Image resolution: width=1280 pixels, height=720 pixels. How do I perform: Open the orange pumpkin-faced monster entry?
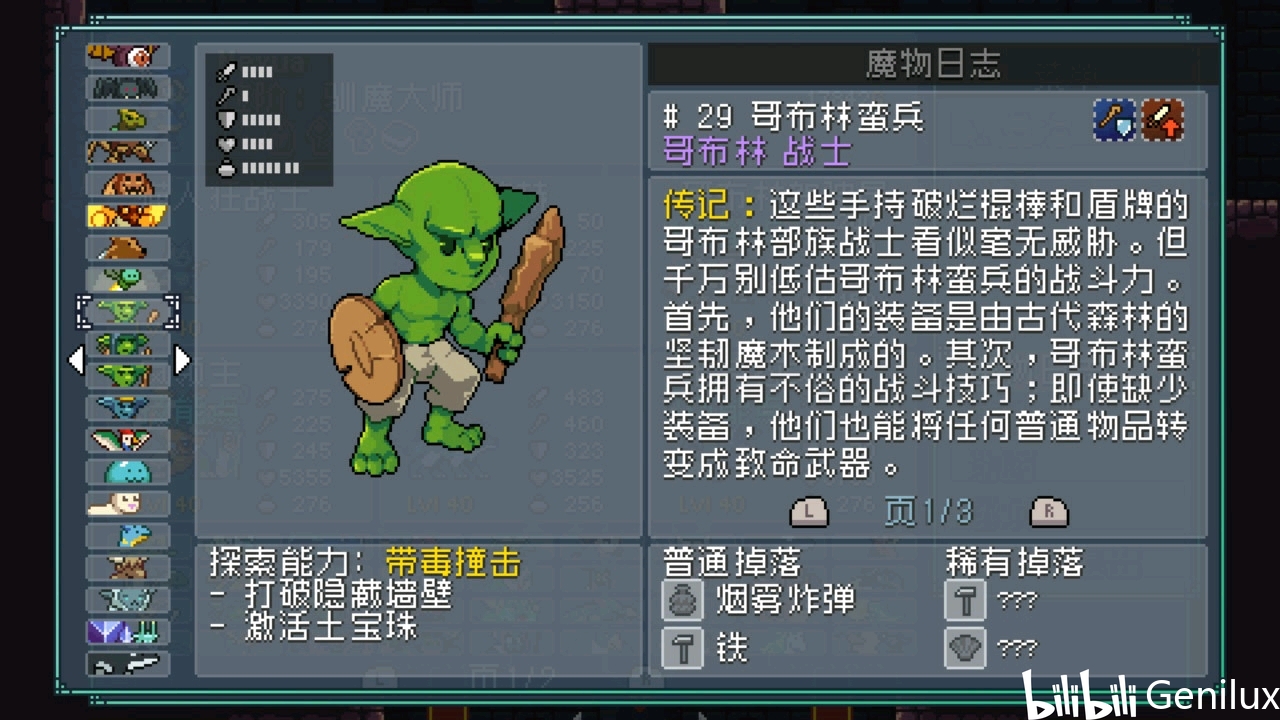(x=128, y=184)
